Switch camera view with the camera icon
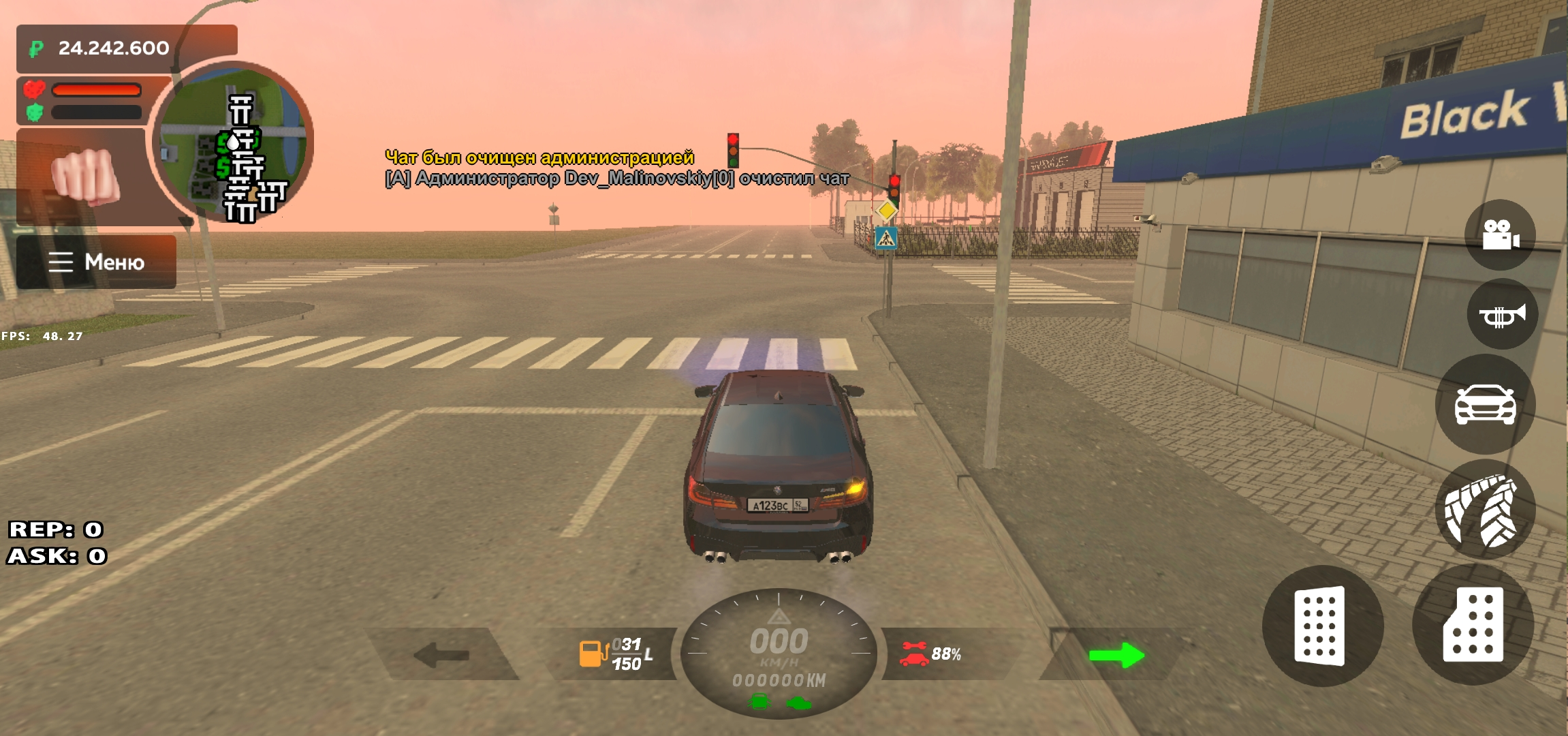 [1500, 235]
